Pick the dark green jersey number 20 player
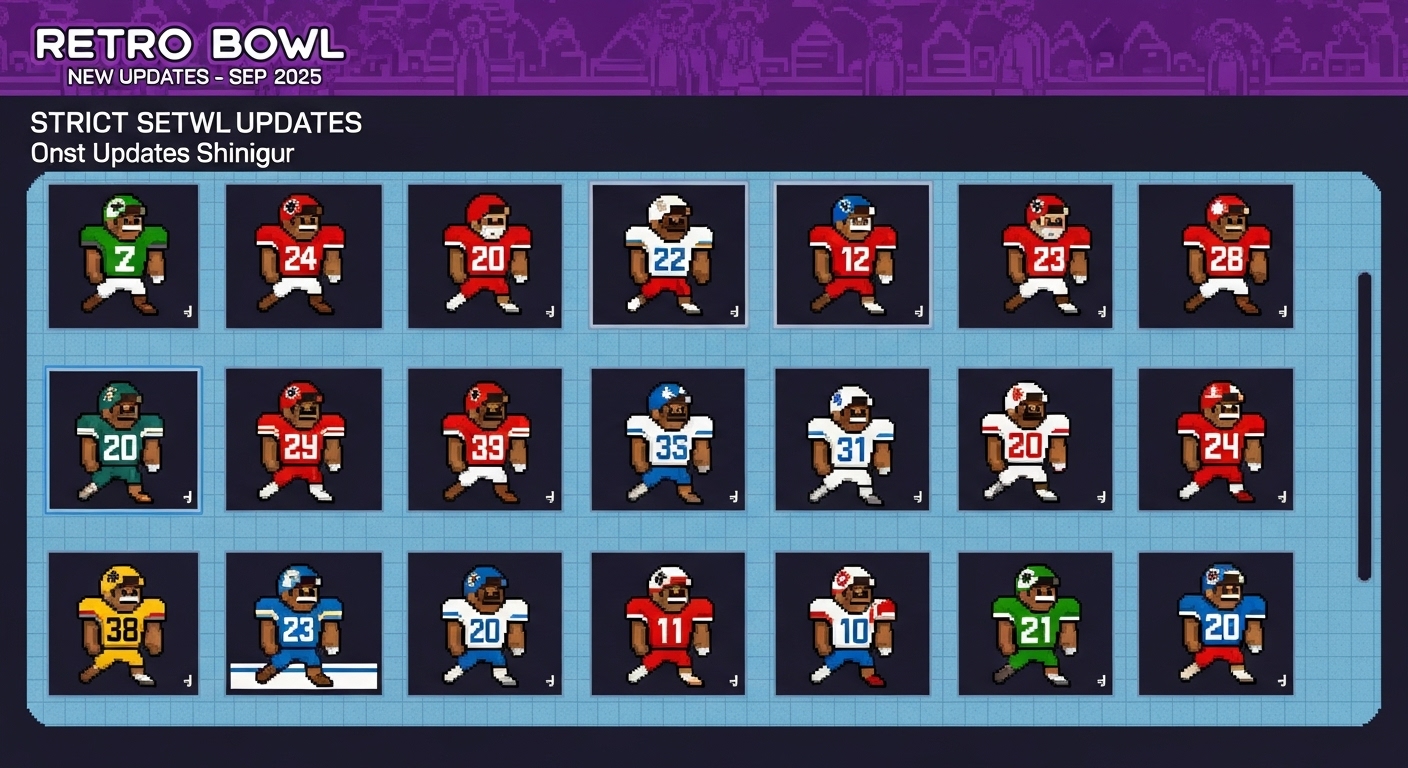Screen dimensions: 1408x768 [x=123, y=440]
